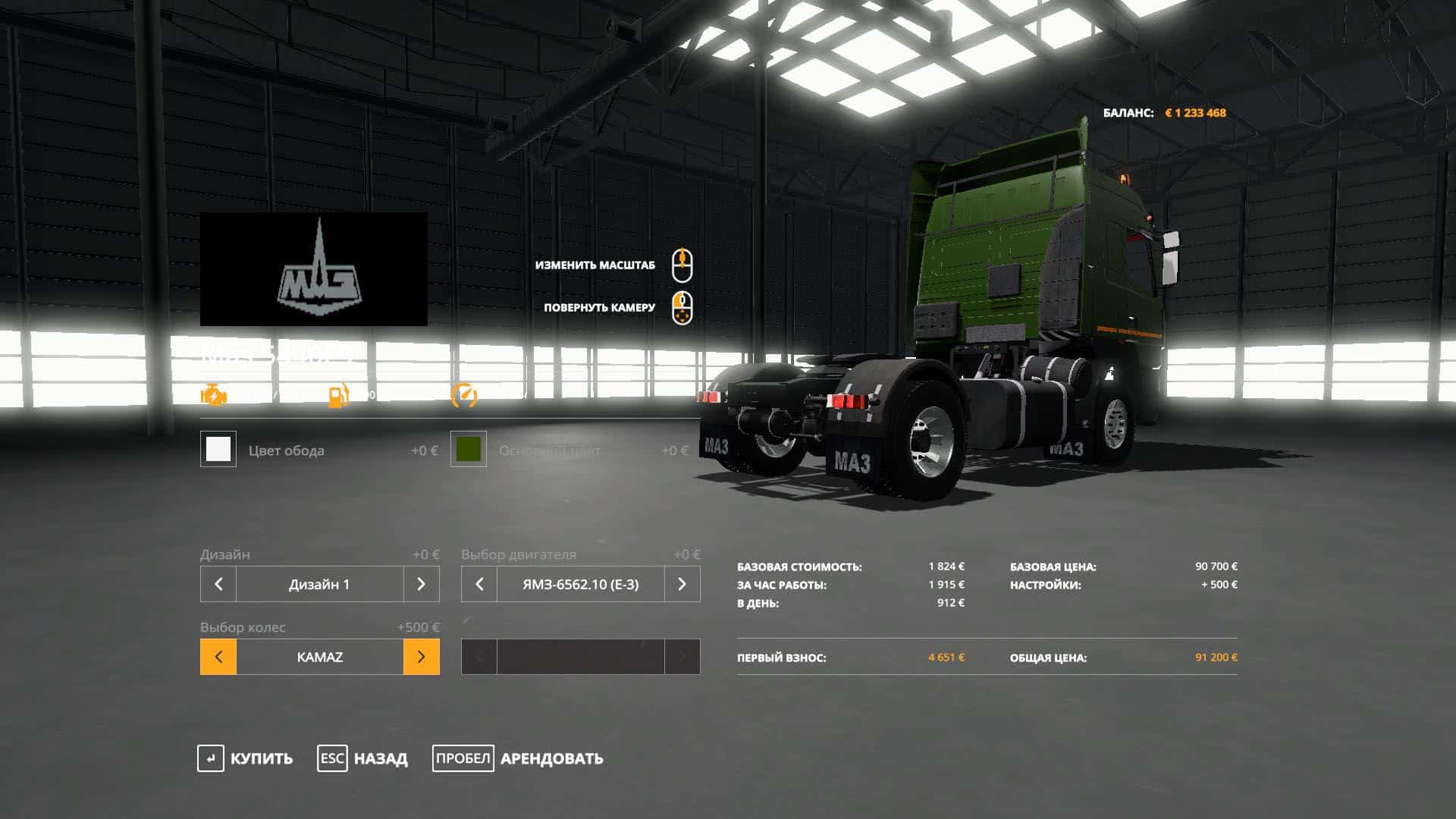Advance to next design option

421,584
